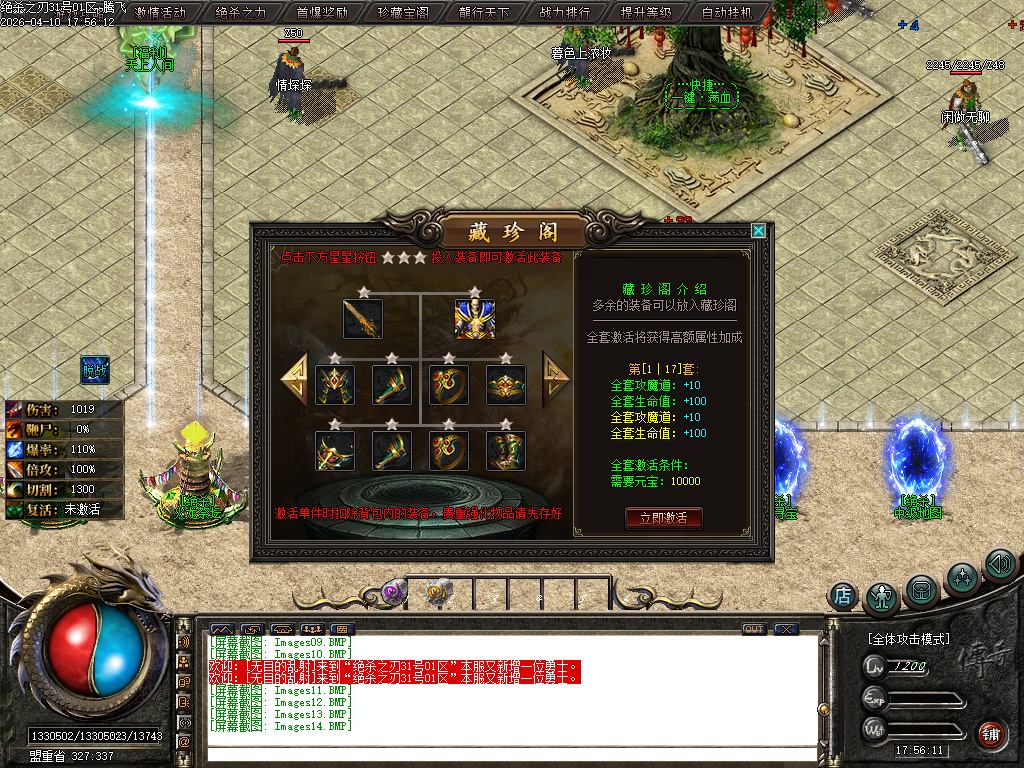Open the 珍藏宝阁 menu
The width and height of the screenshot is (1024, 768).
pyautogui.click(x=403, y=13)
